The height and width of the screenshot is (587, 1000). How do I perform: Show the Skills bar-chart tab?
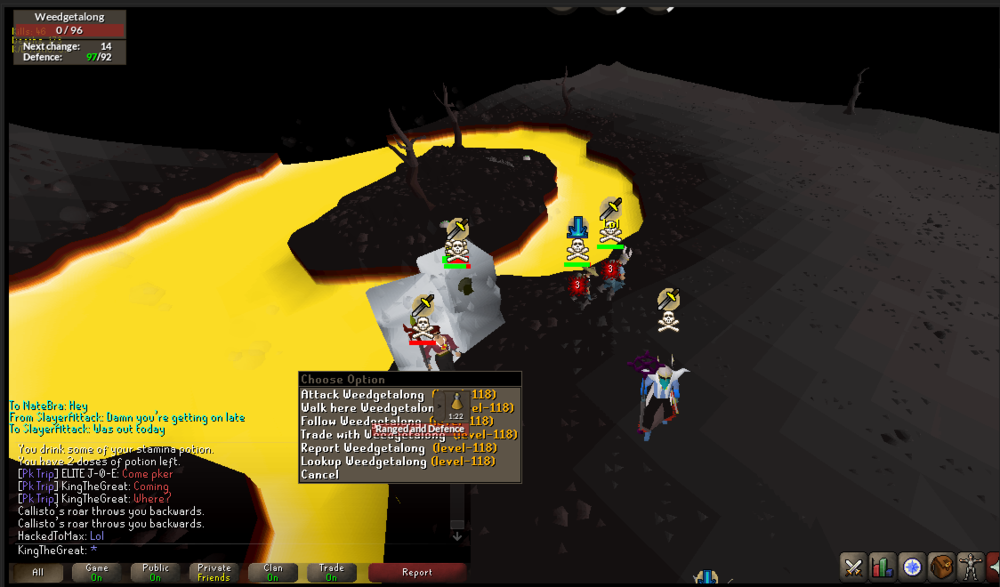(x=882, y=566)
